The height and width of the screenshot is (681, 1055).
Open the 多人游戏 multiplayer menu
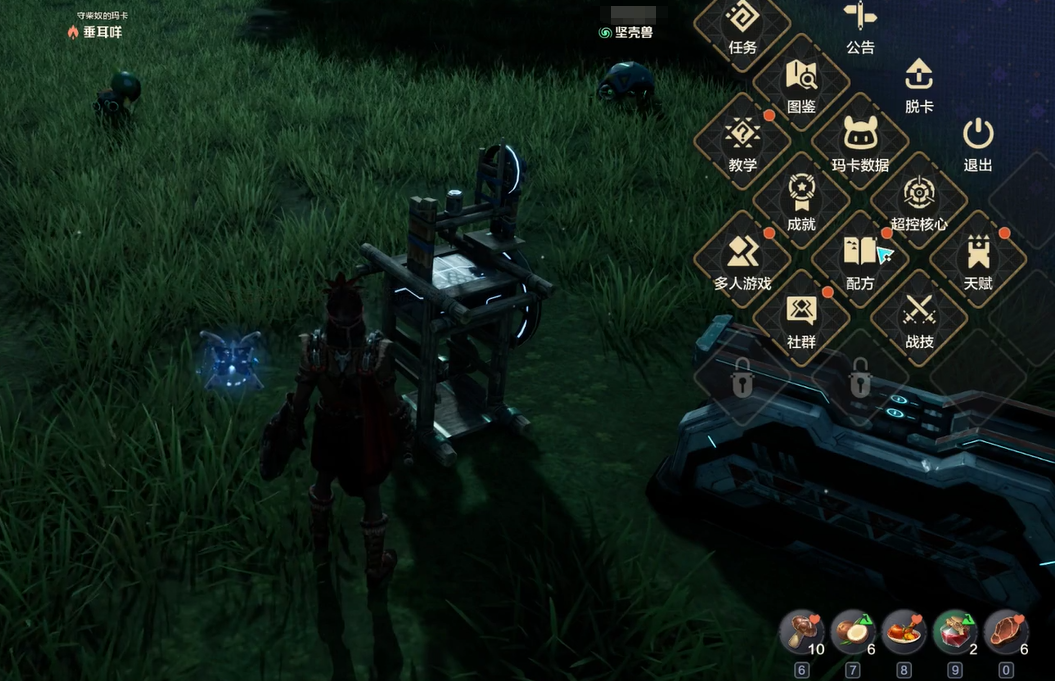tap(742, 260)
